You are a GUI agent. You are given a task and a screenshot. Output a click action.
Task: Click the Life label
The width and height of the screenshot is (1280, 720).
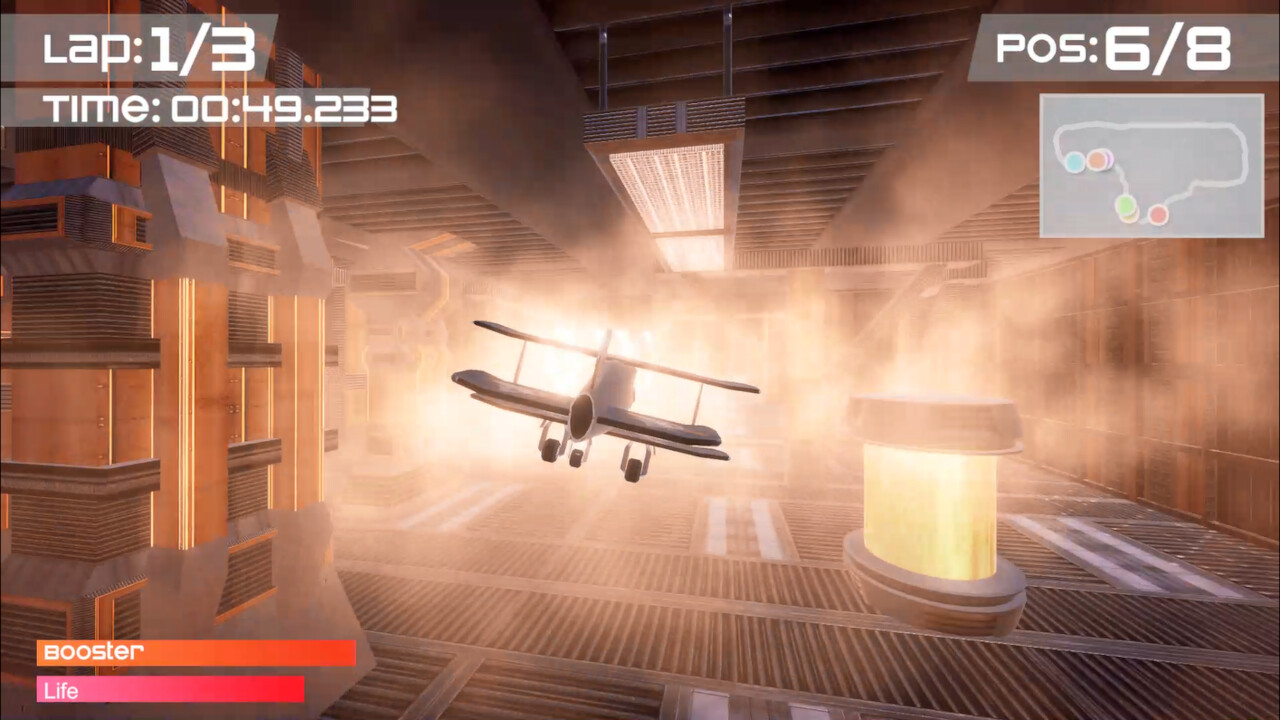coord(62,690)
